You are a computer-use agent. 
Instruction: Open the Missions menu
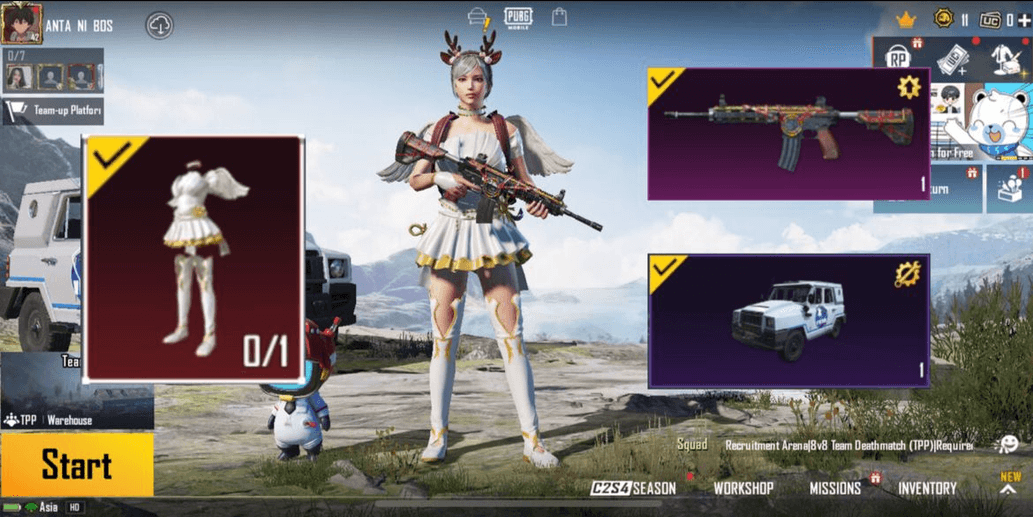[x=835, y=488]
